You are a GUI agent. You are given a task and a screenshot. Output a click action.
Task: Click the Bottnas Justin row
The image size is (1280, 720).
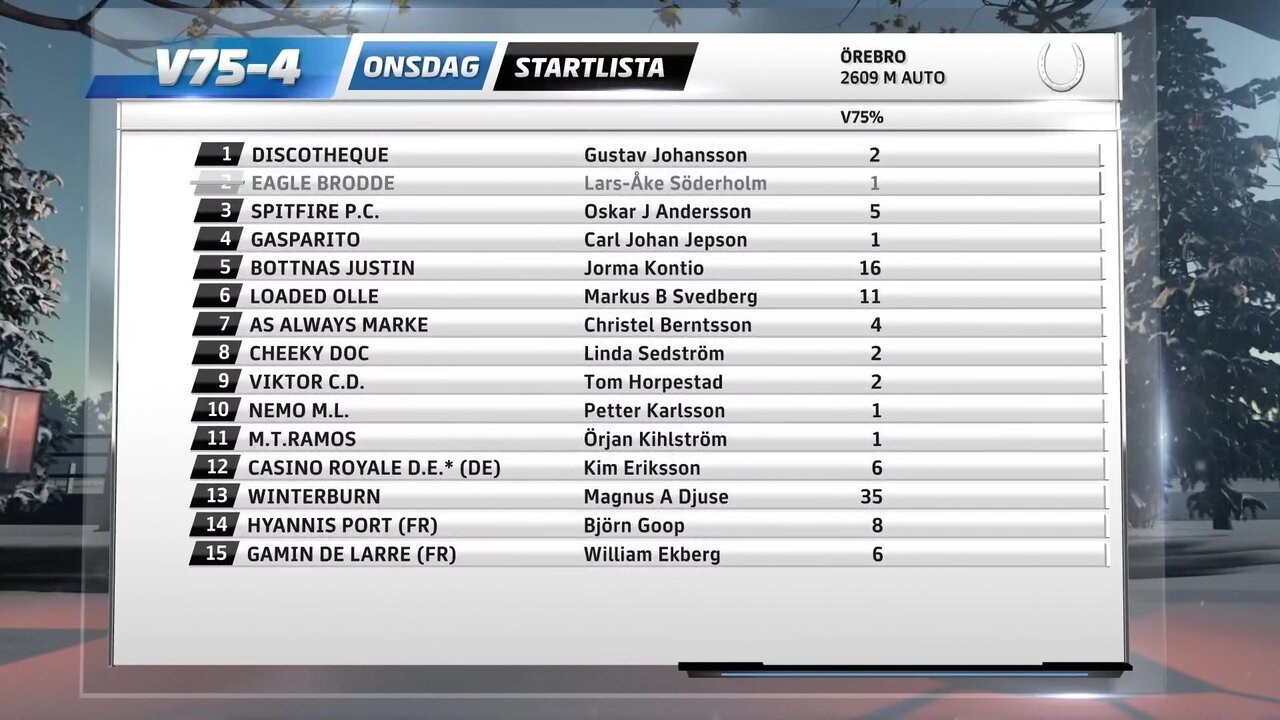(332, 268)
